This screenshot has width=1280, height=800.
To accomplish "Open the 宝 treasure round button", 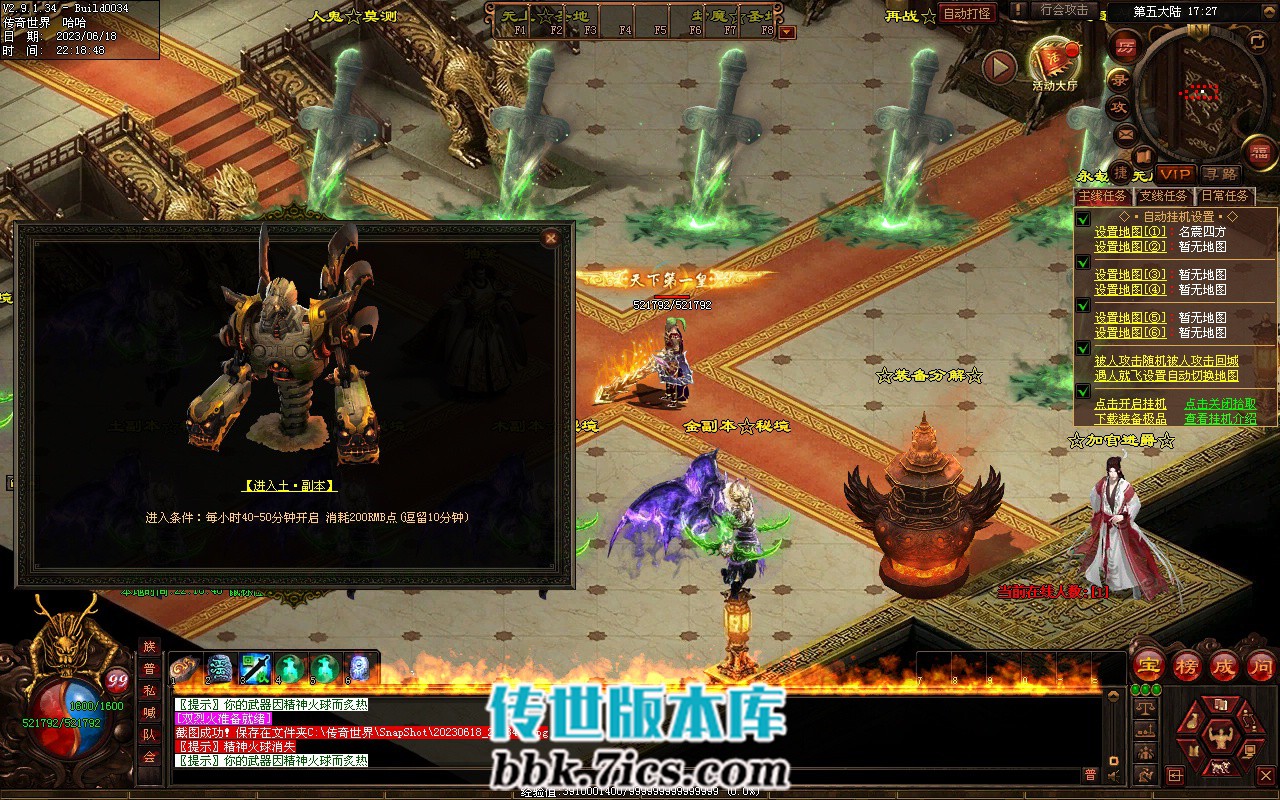I will (x=1148, y=665).
